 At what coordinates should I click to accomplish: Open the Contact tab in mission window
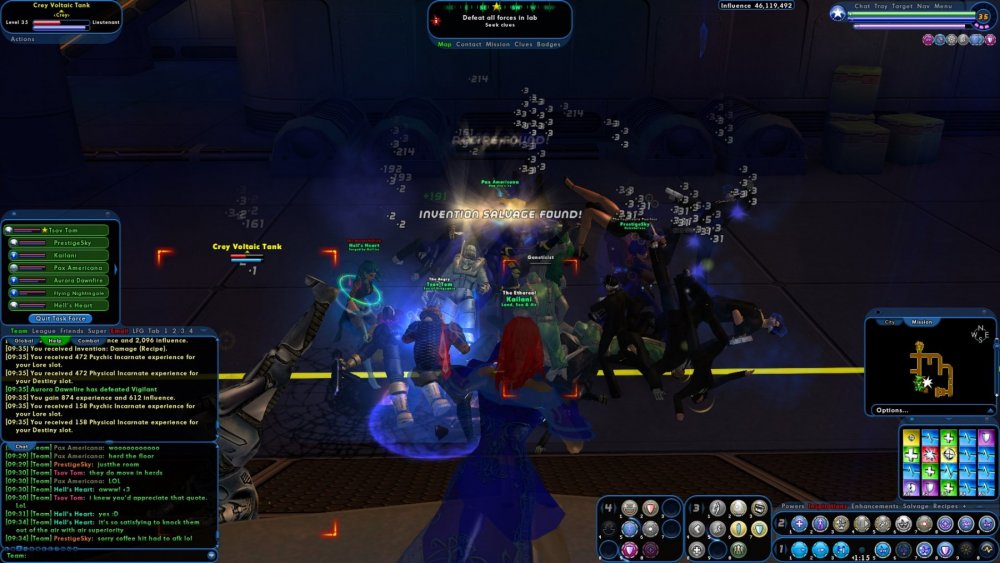(x=469, y=44)
